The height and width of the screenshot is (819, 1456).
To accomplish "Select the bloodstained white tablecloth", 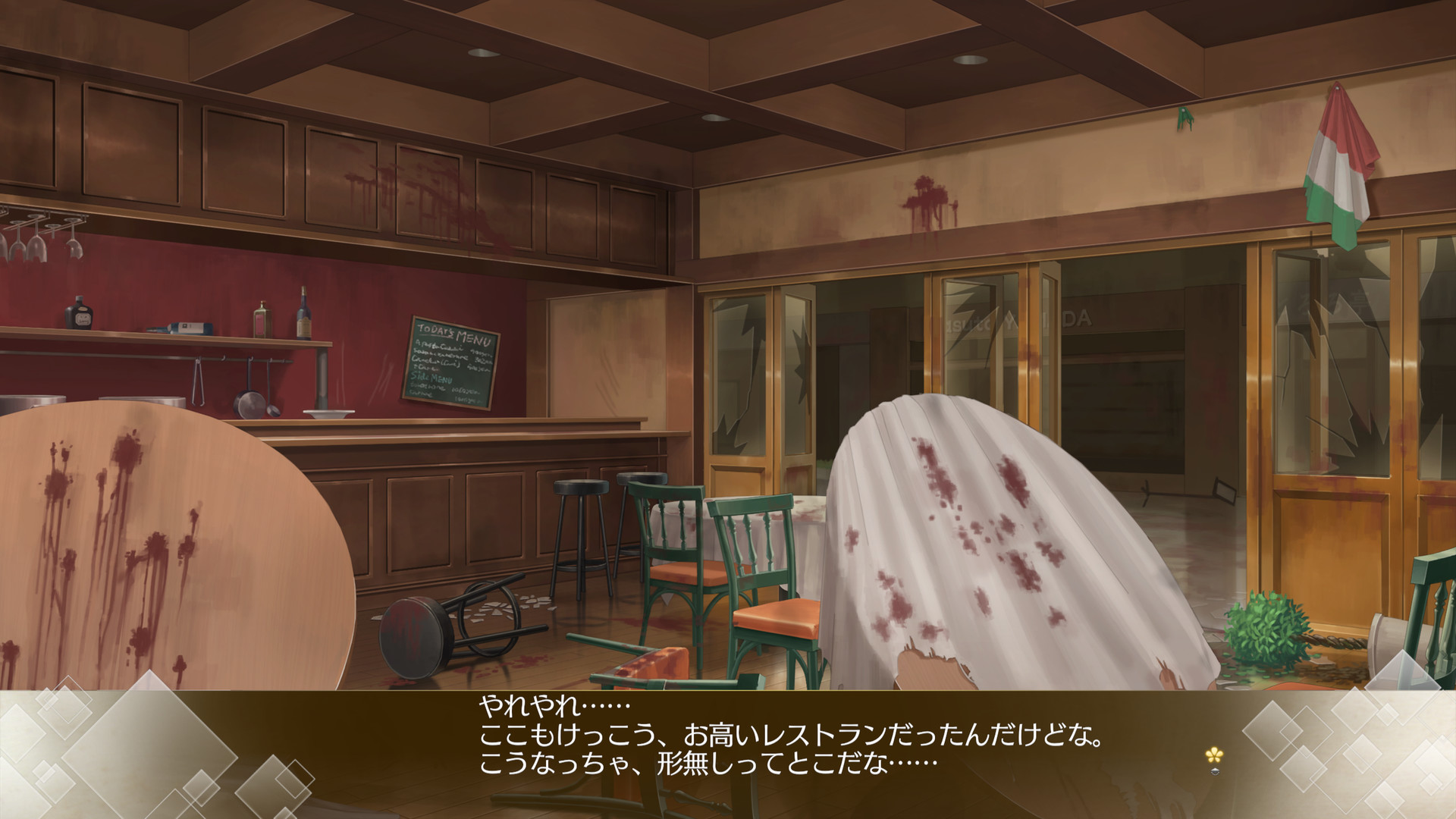I will click(x=986, y=546).
